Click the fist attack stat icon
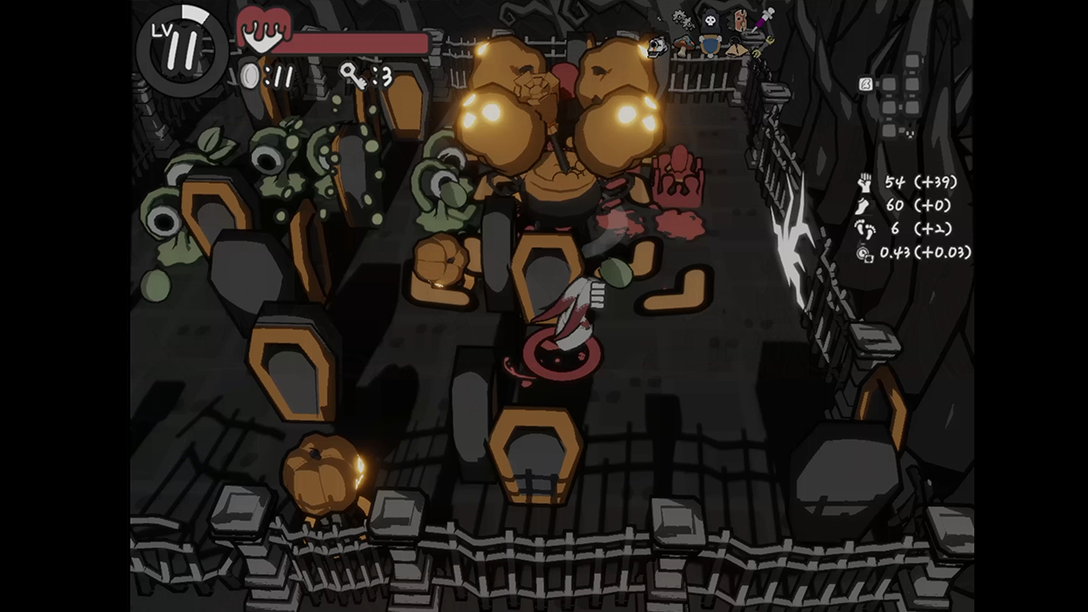 point(865,183)
